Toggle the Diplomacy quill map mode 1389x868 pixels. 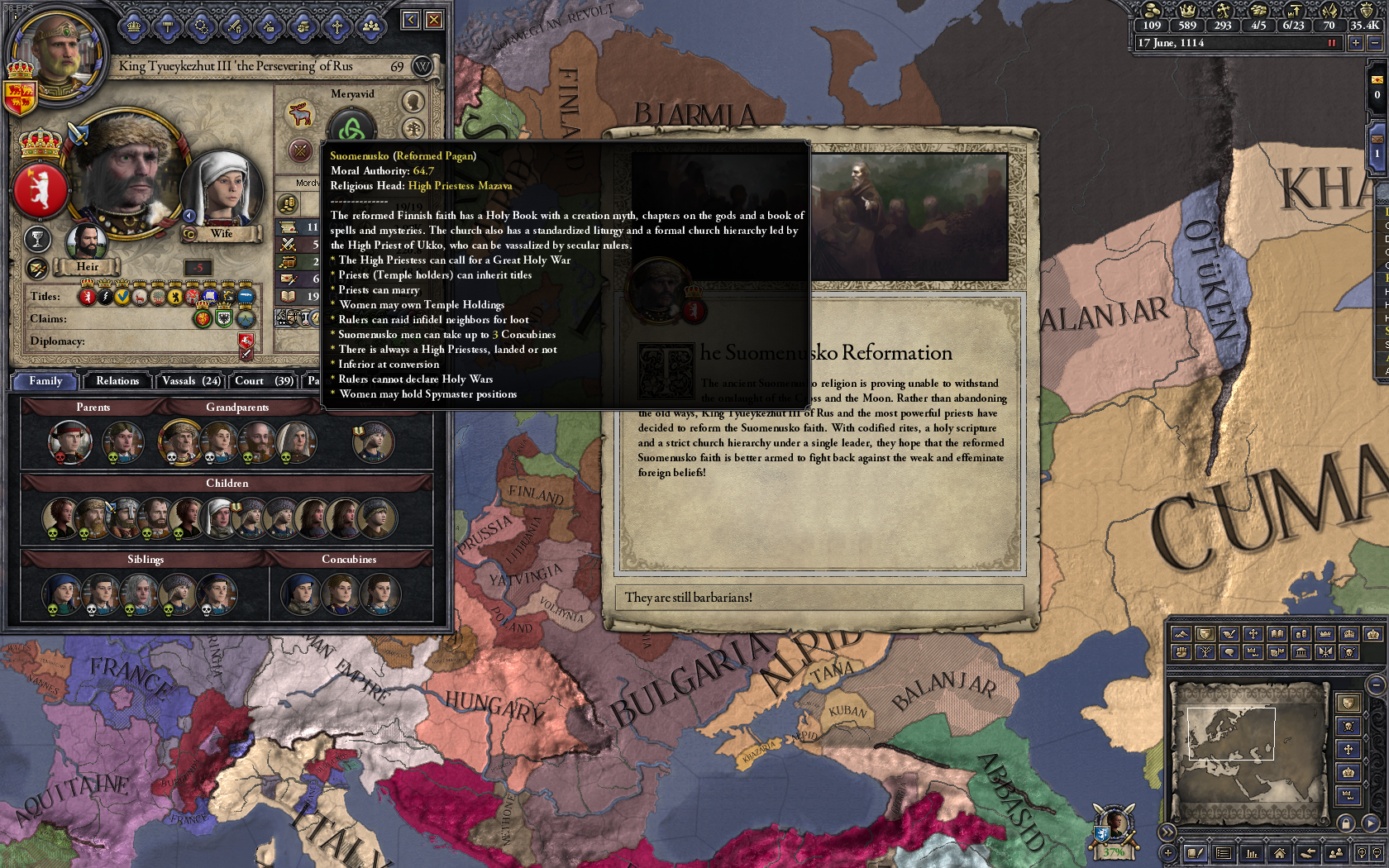click(x=1229, y=635)
